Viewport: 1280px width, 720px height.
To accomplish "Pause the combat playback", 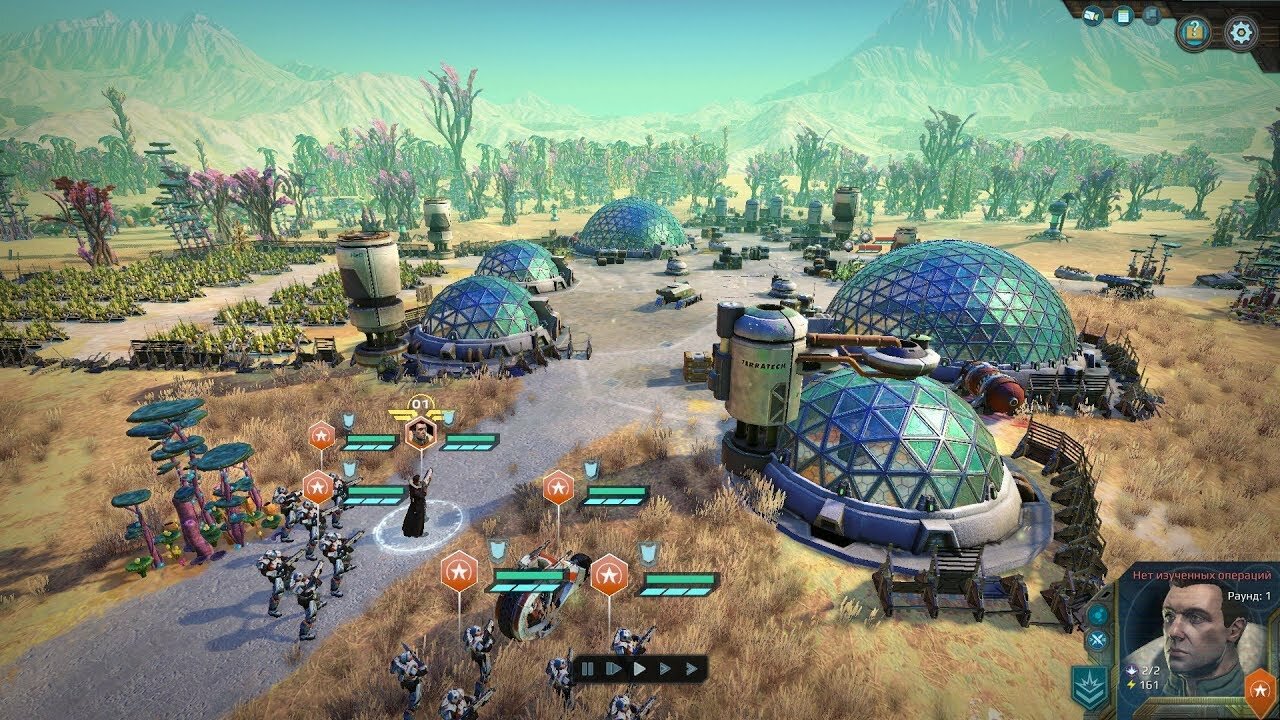I will [588, 668].
